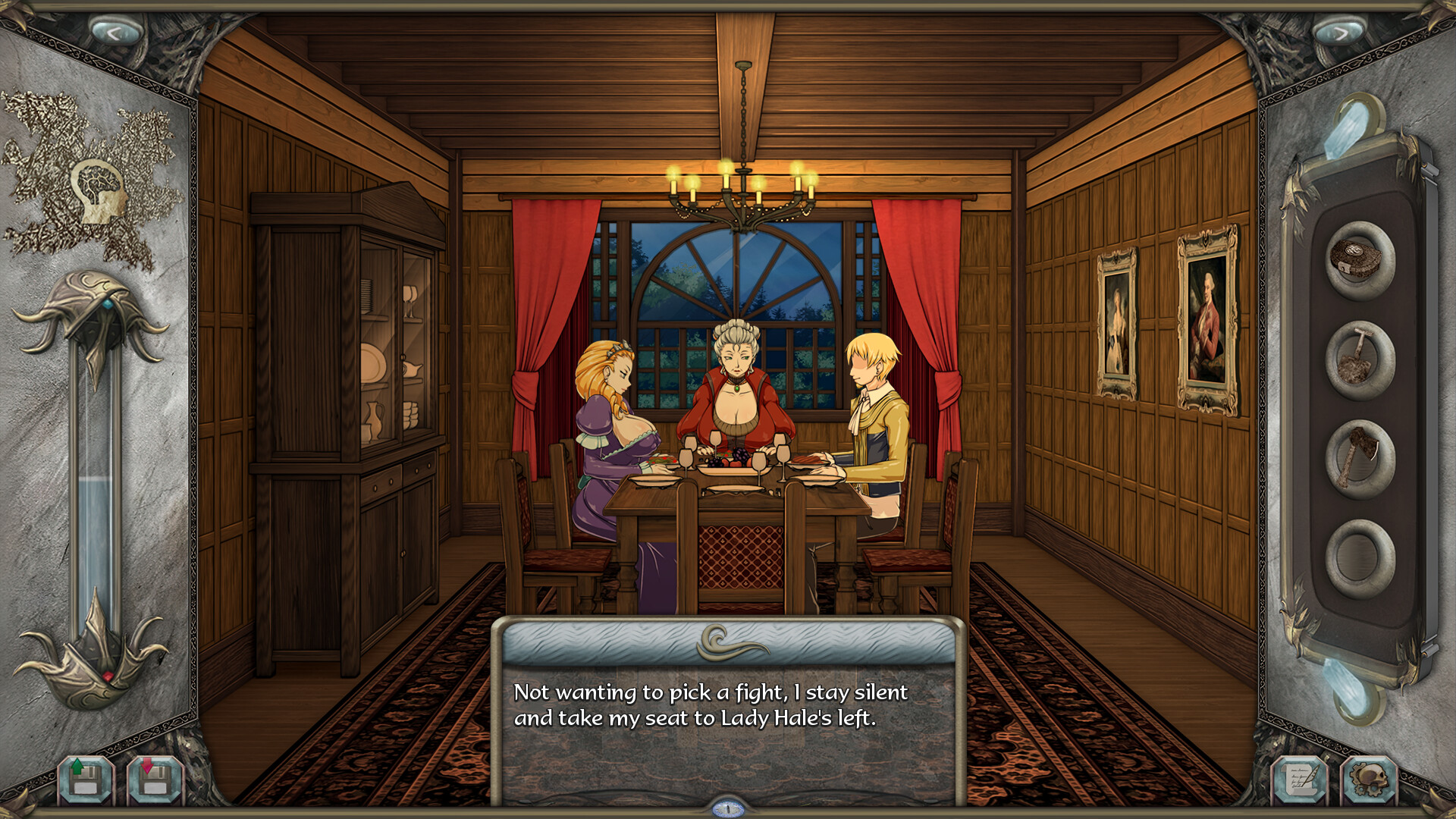Click the left arrow chevron at top-left
This screenshot has height=819, width=1456.
click(x=115, y=29)
